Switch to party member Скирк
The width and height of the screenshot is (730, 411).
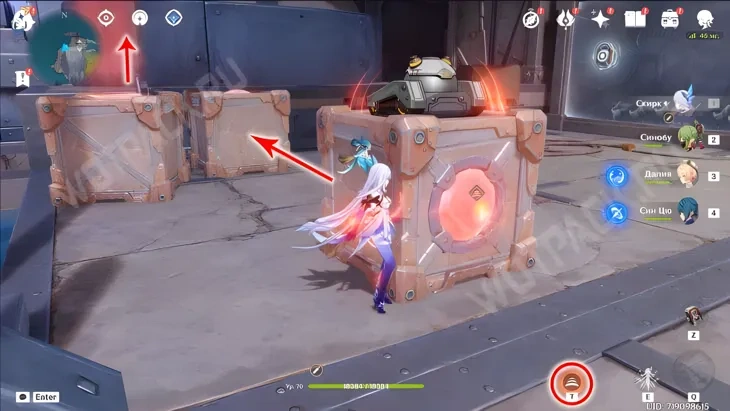(686, 103)
